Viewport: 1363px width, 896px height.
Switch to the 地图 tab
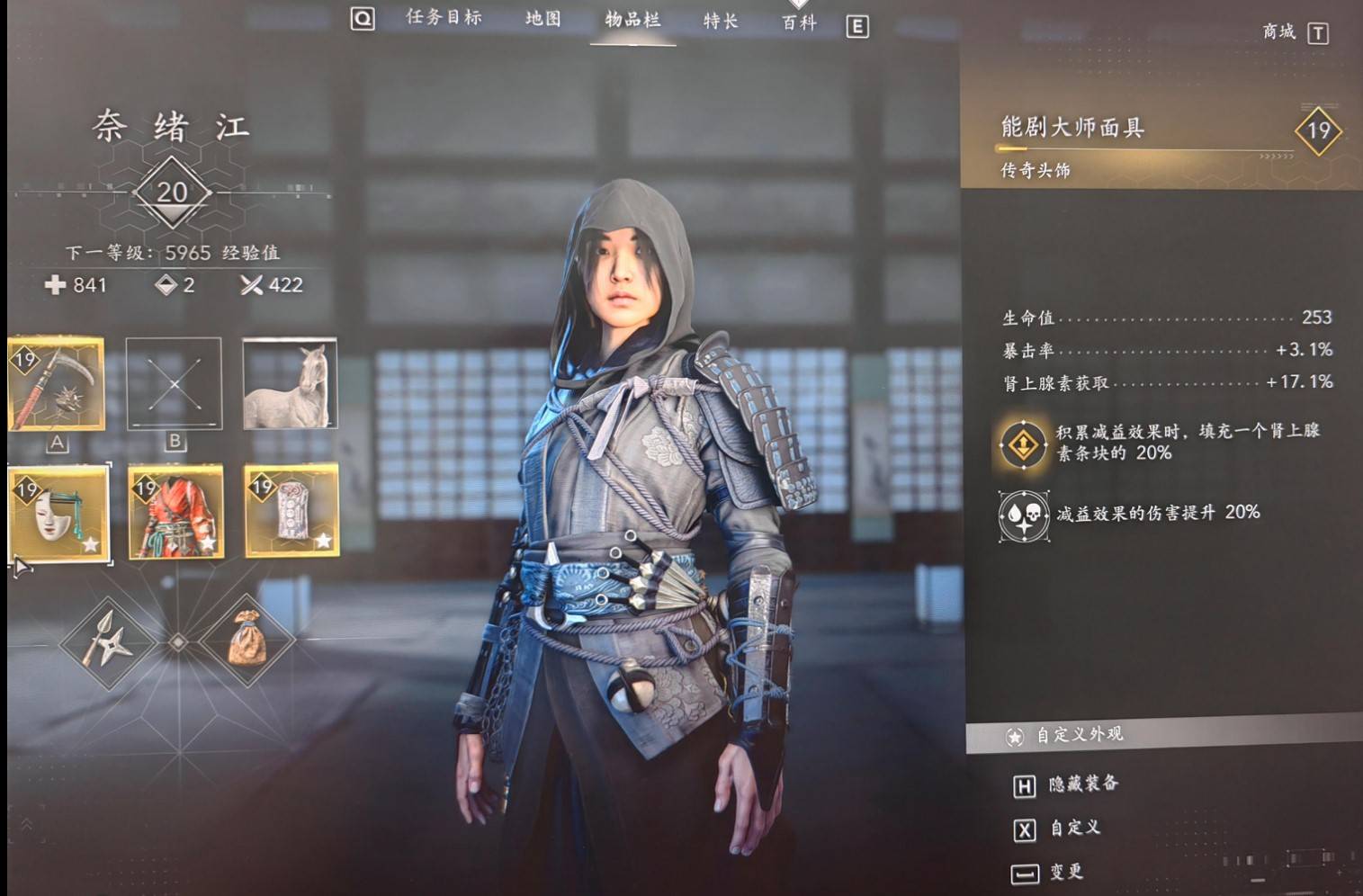[x=543, y=19]
